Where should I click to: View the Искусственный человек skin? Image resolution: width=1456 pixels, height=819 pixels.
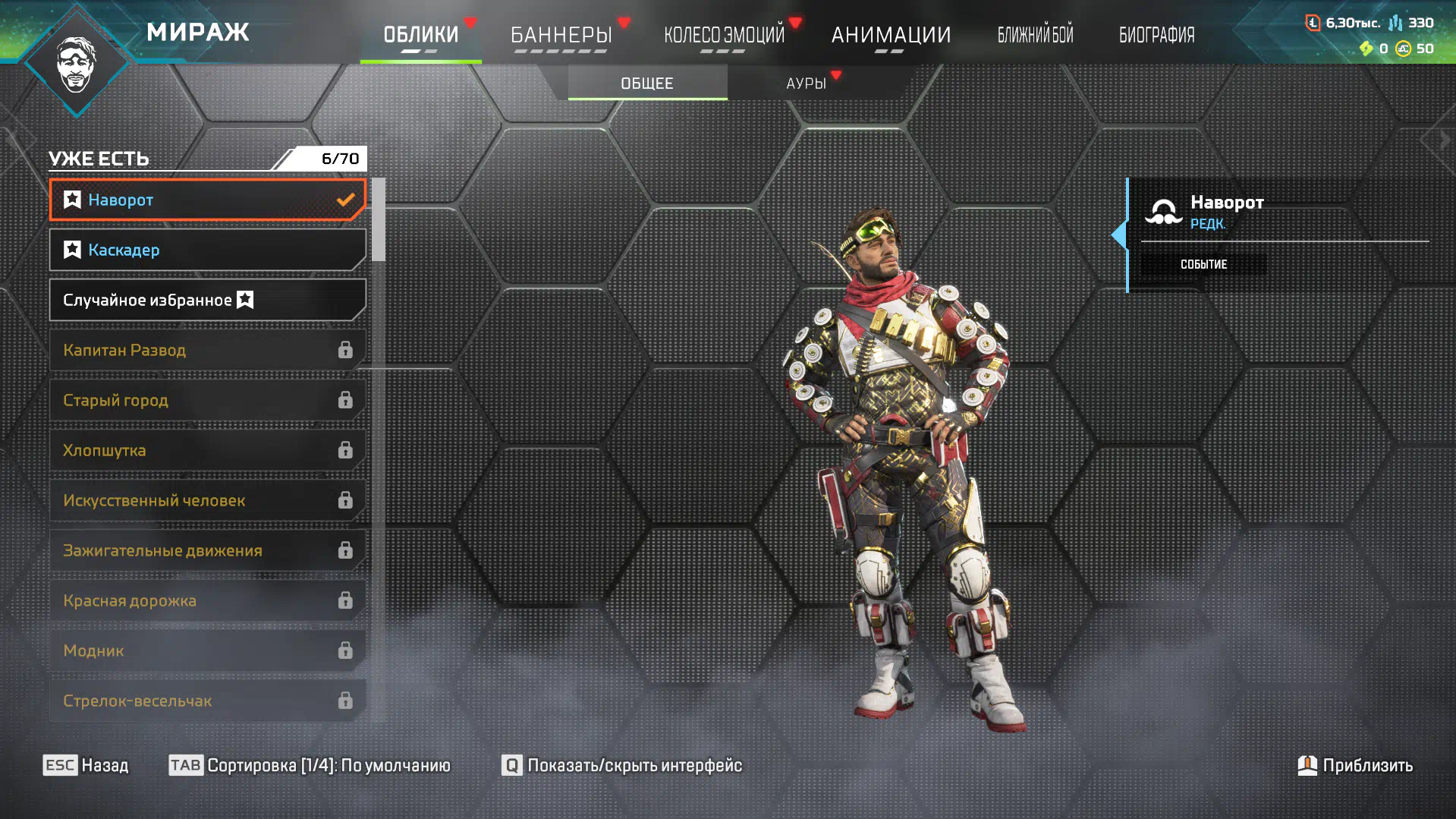point(207,500)
